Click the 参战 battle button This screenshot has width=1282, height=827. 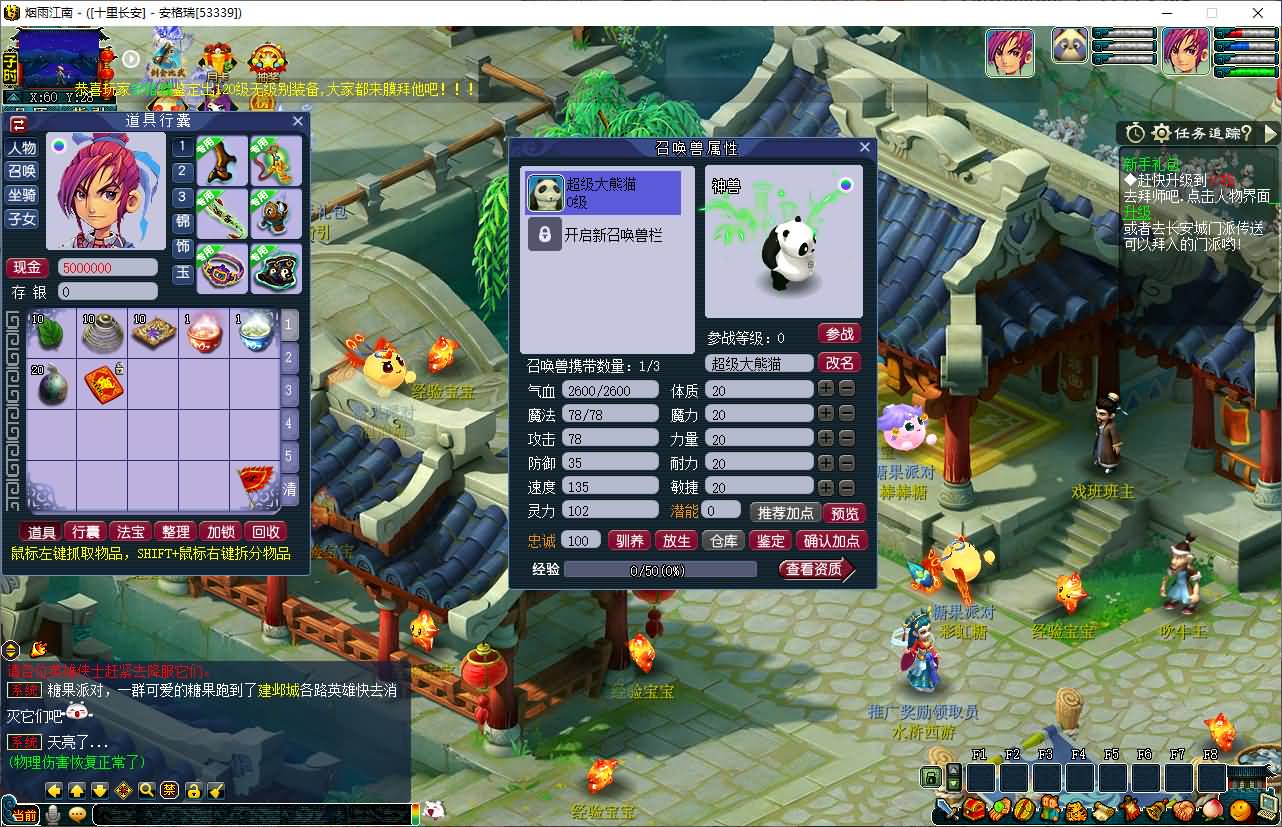pyautogui.click(x=839, y=334)
